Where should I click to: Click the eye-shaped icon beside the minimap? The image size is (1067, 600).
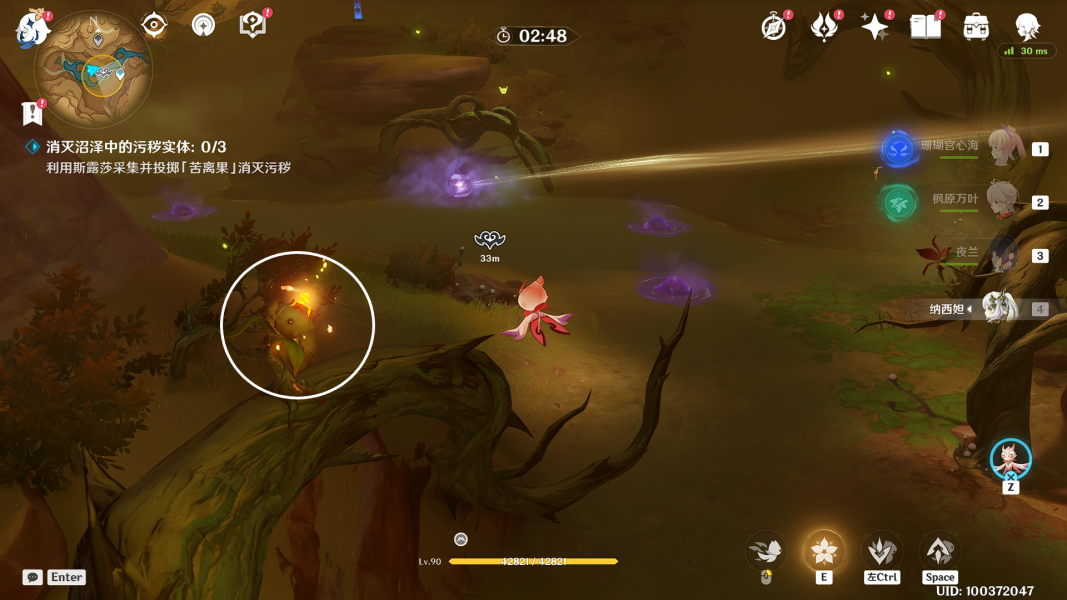(153, 25)
